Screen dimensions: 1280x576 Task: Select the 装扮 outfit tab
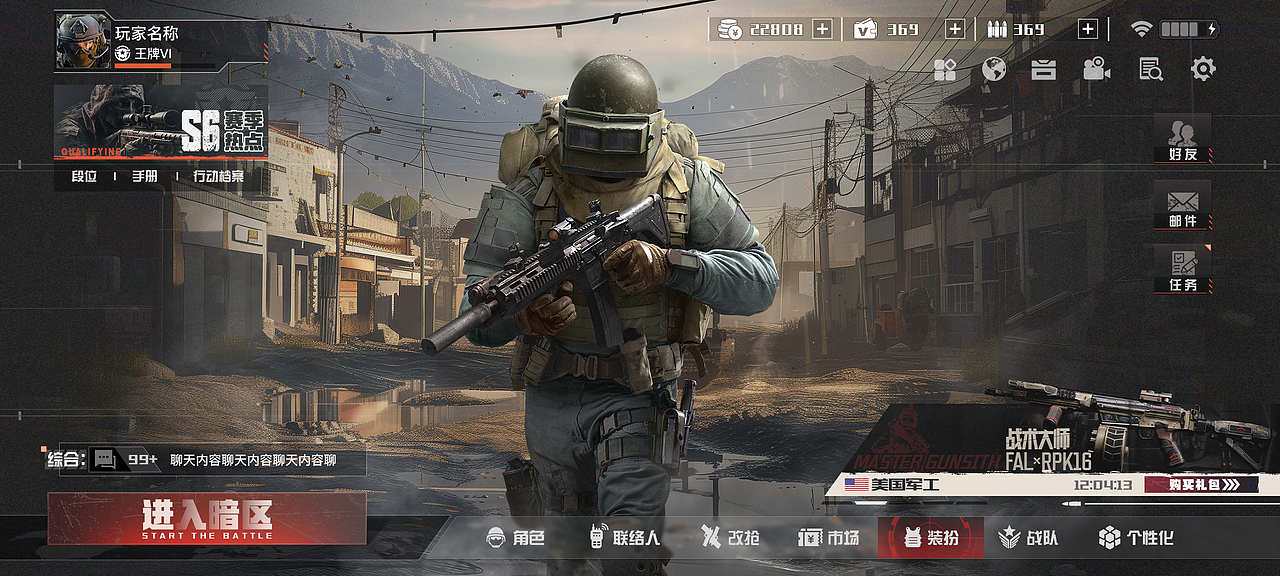click(x=930, y=538)
